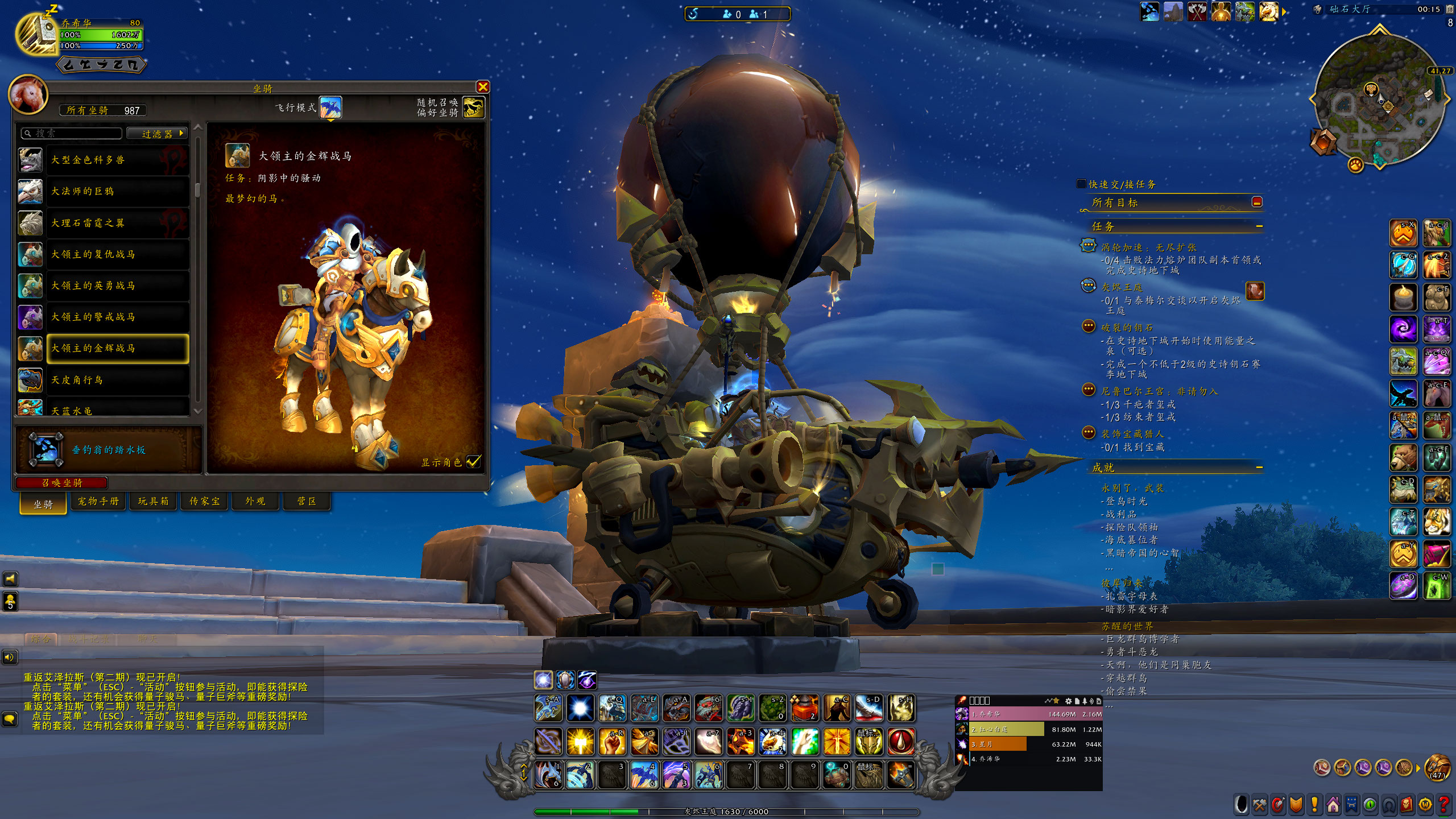Toggle the 显示角色 checkbox
Image resolution: width=1456 pixels, height=819 pixels.
473,462
